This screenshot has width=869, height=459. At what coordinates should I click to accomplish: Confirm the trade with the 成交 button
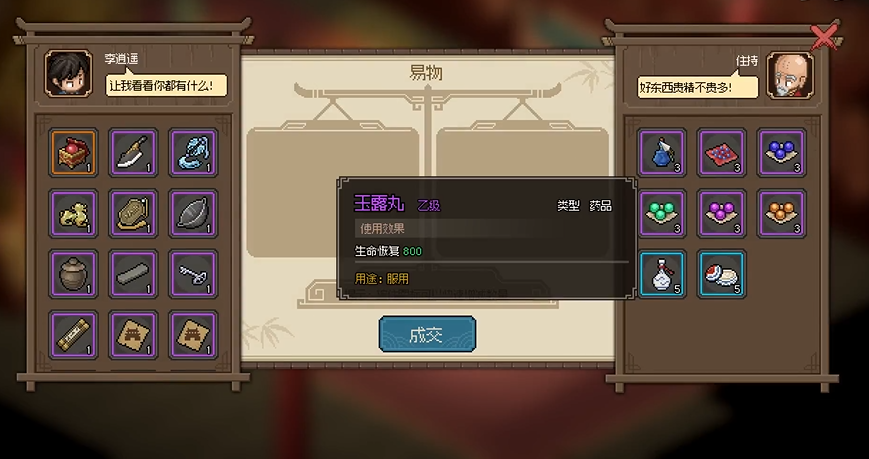[427, 335]
